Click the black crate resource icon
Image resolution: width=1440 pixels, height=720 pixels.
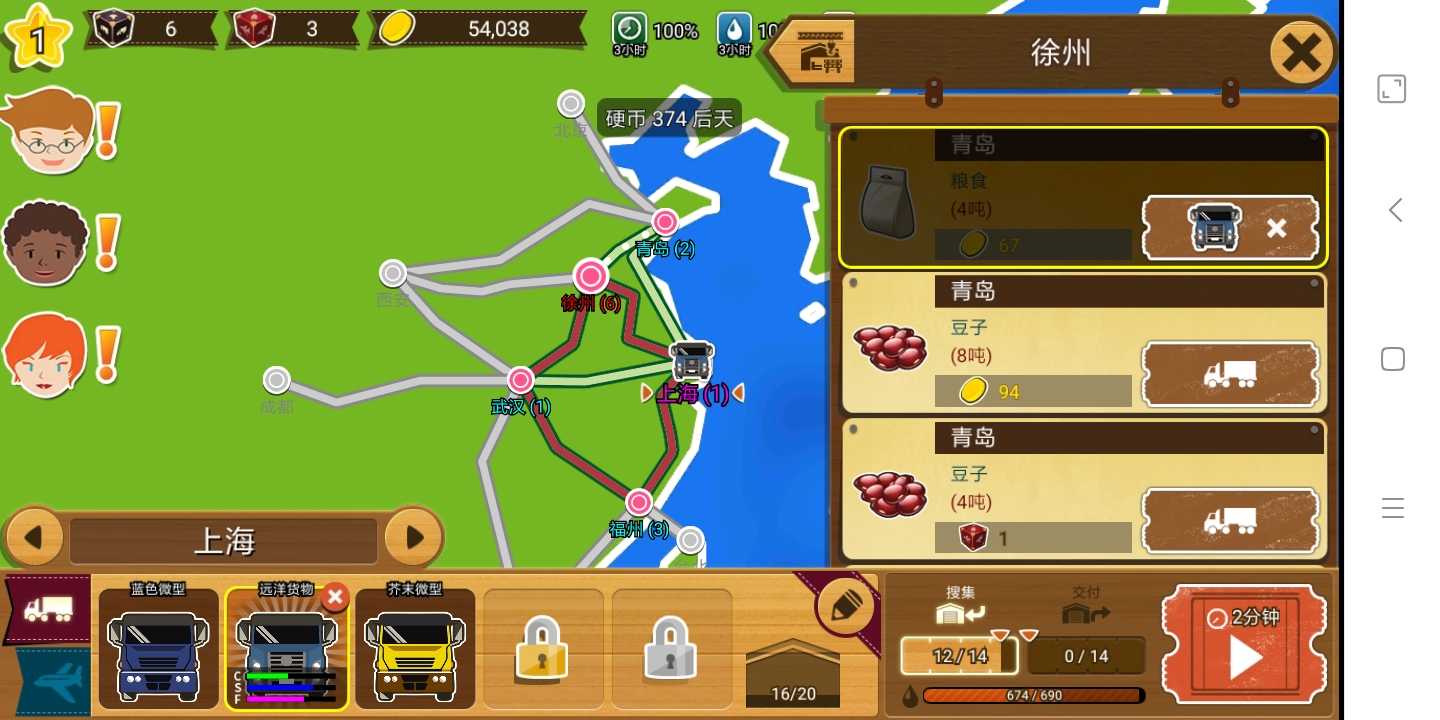click(113, 27)
